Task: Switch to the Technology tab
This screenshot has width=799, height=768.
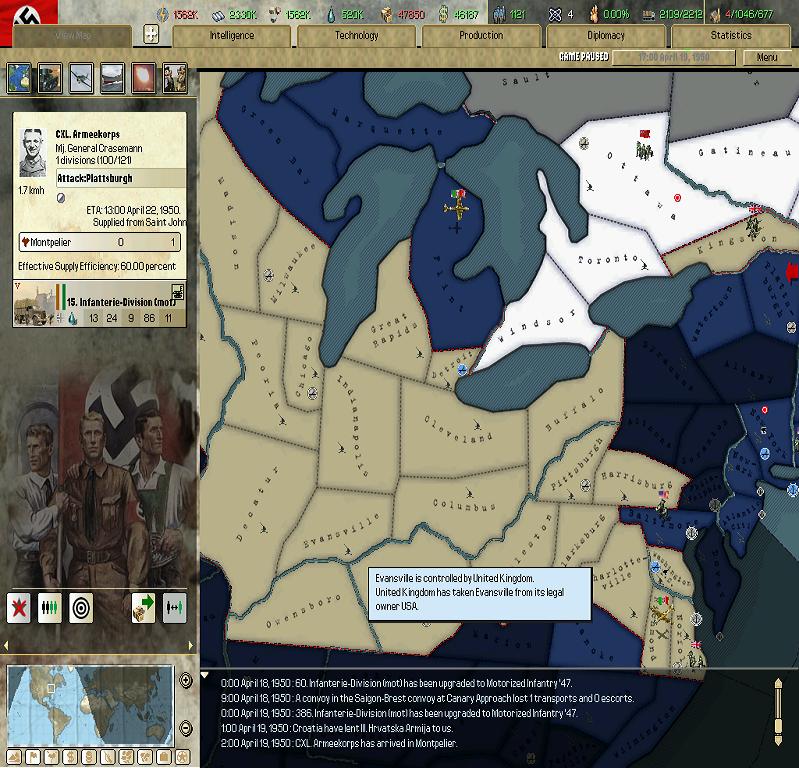Action: [357, 35]
